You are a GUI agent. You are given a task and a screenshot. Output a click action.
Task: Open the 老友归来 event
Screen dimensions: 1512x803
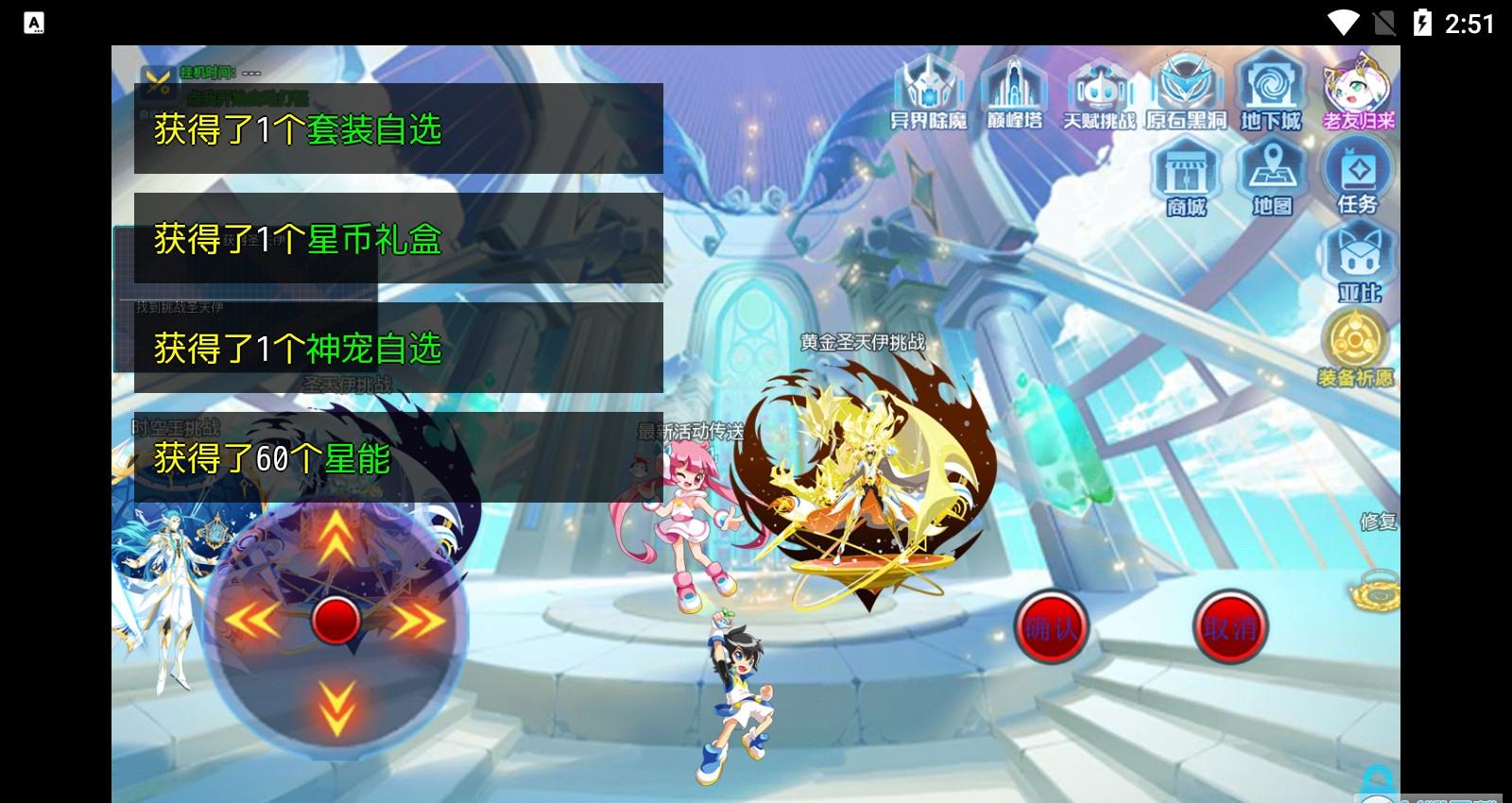pyautogui.click(x=1358, y=93)
